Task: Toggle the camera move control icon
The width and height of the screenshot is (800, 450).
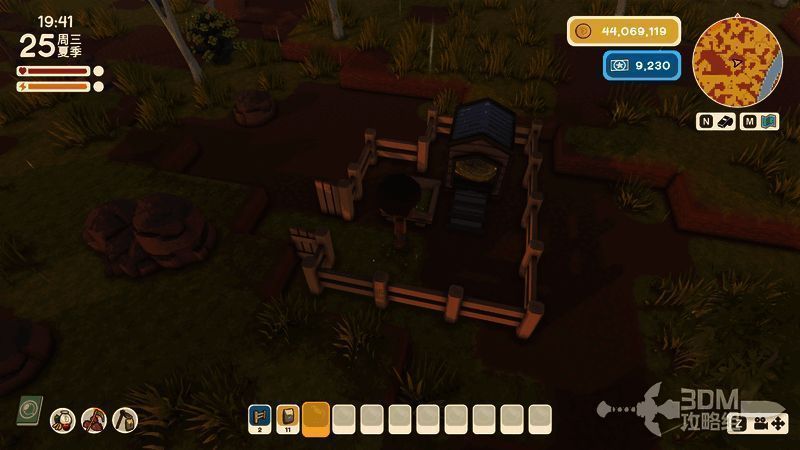Action: 770,423
